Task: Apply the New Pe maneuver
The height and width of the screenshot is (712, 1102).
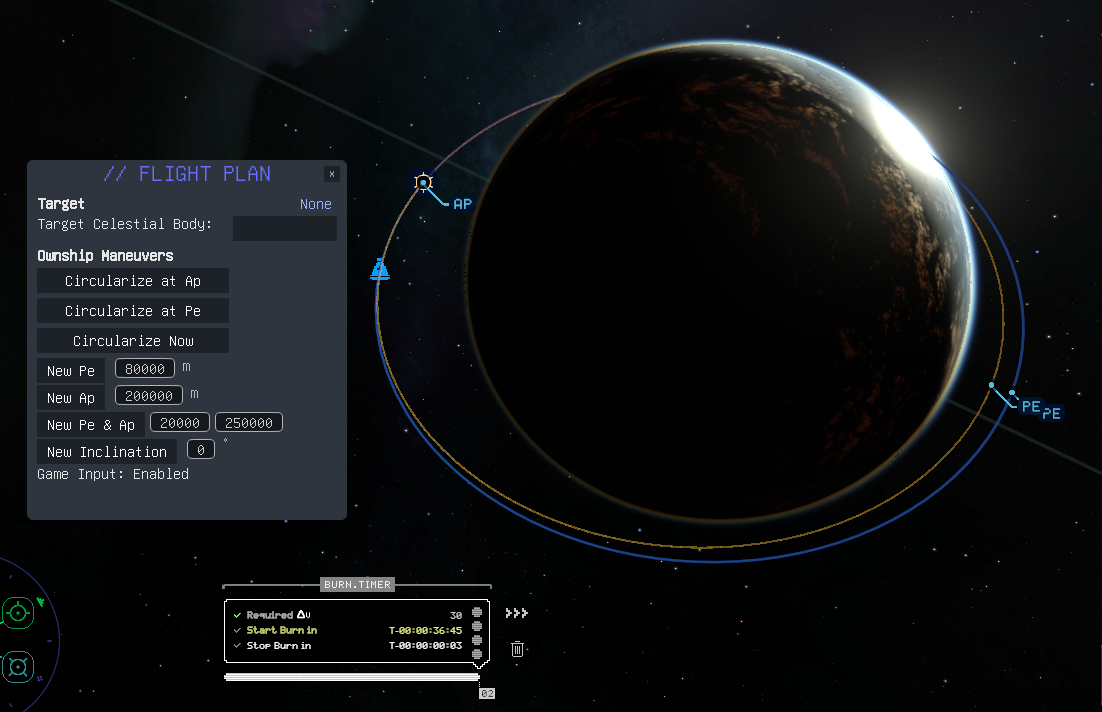Action: pyautogui.click(x=71, y=371)
